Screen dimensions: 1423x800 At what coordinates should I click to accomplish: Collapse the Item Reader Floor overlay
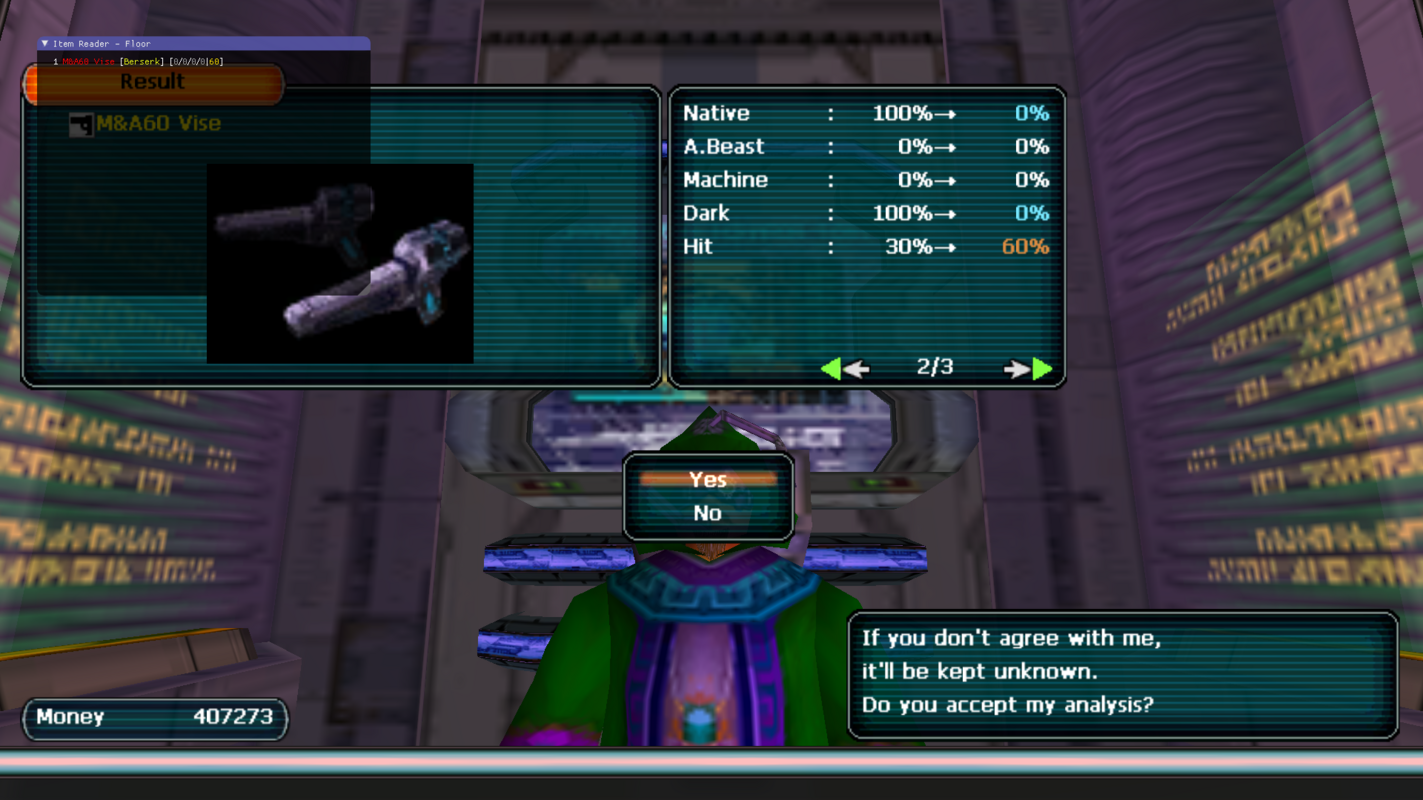coord(45,44)
